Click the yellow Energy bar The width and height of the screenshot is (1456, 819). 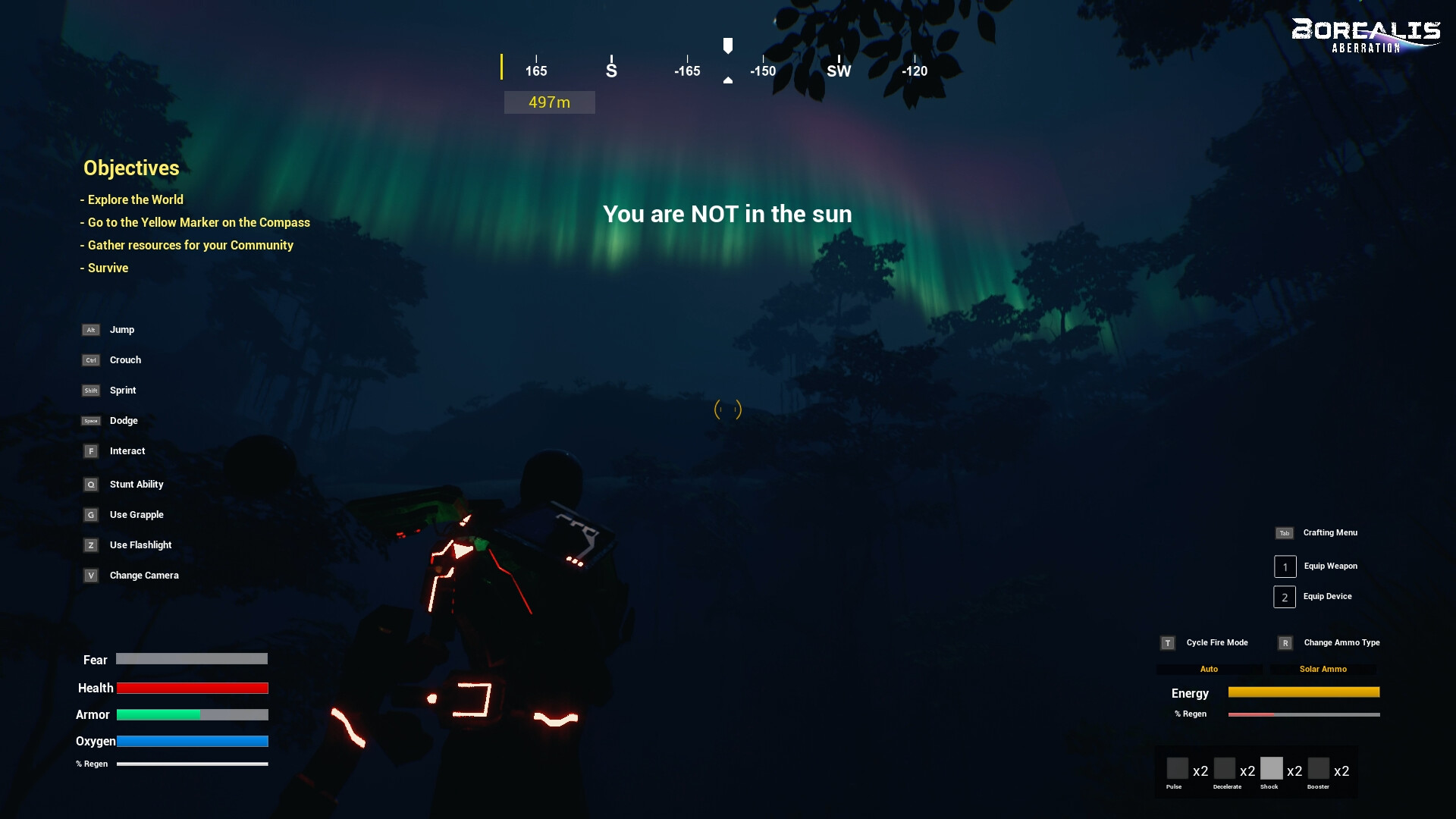pyautogui.click(x=1304, y=692)
